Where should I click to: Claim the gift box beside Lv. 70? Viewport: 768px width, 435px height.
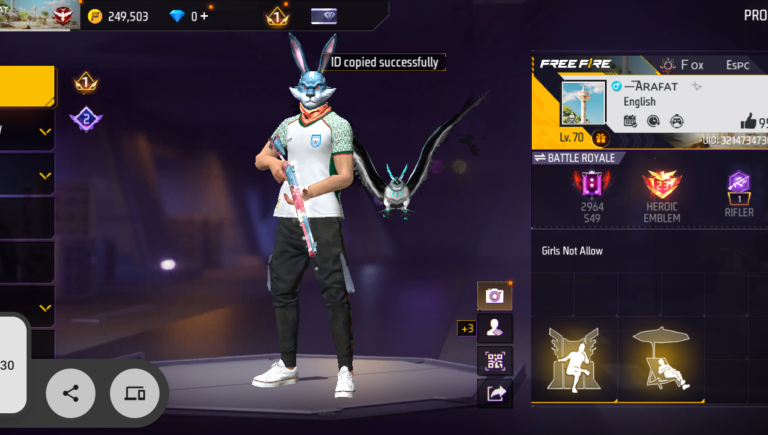(x=600, y=138)
